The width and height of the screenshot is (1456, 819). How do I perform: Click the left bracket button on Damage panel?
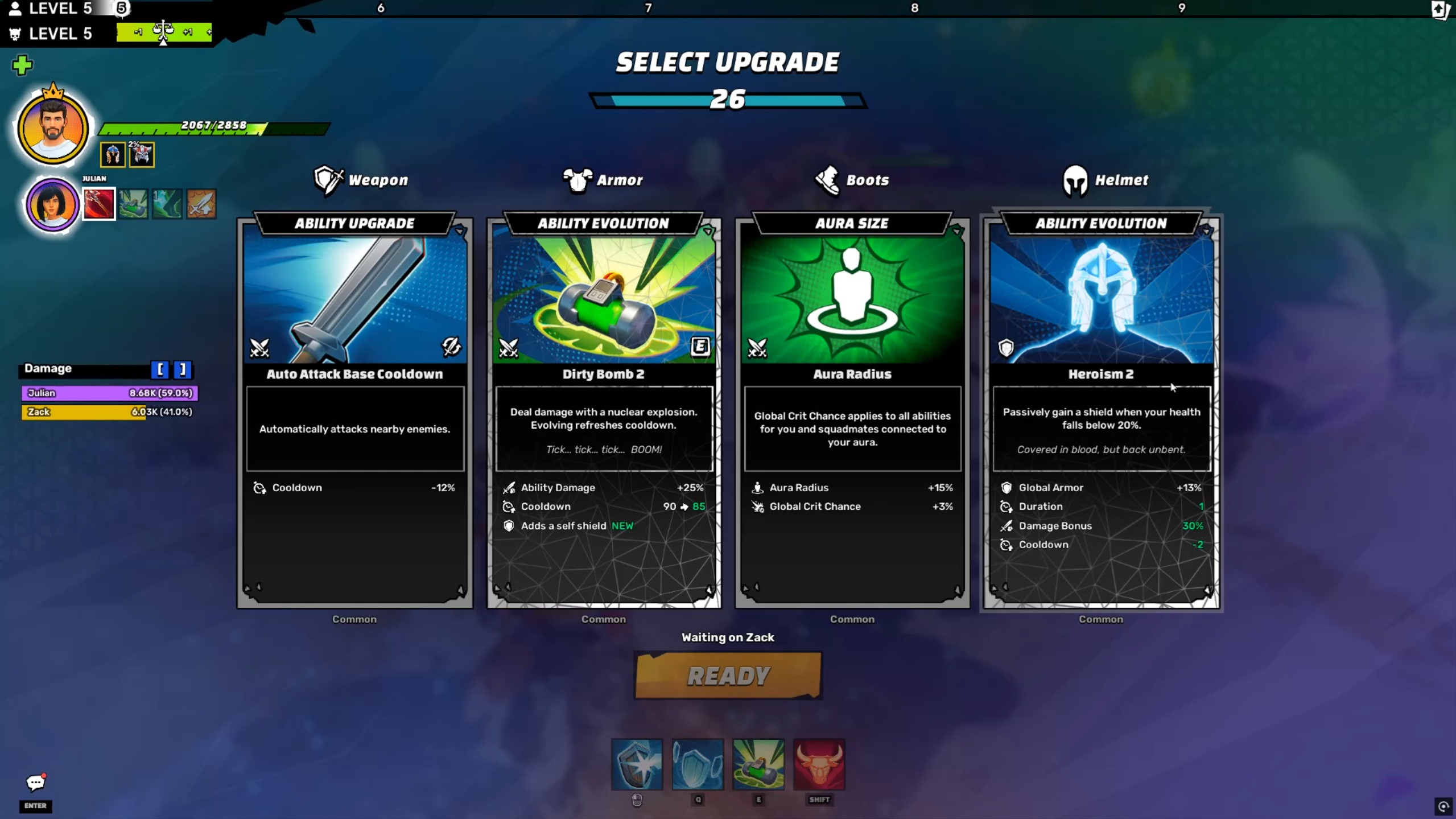tap(160, 370)
